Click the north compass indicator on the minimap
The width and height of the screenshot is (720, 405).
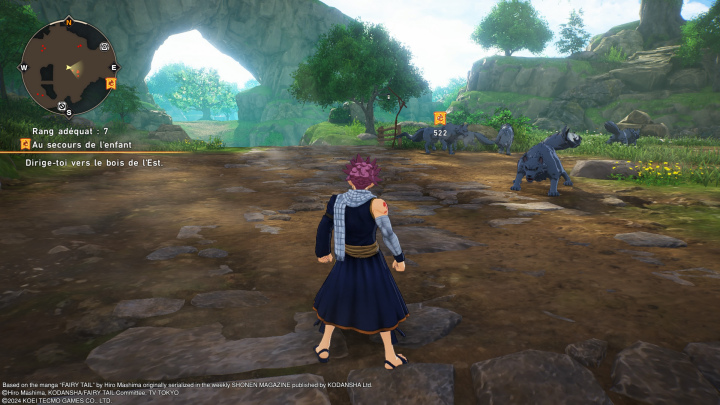pos(69,20)
